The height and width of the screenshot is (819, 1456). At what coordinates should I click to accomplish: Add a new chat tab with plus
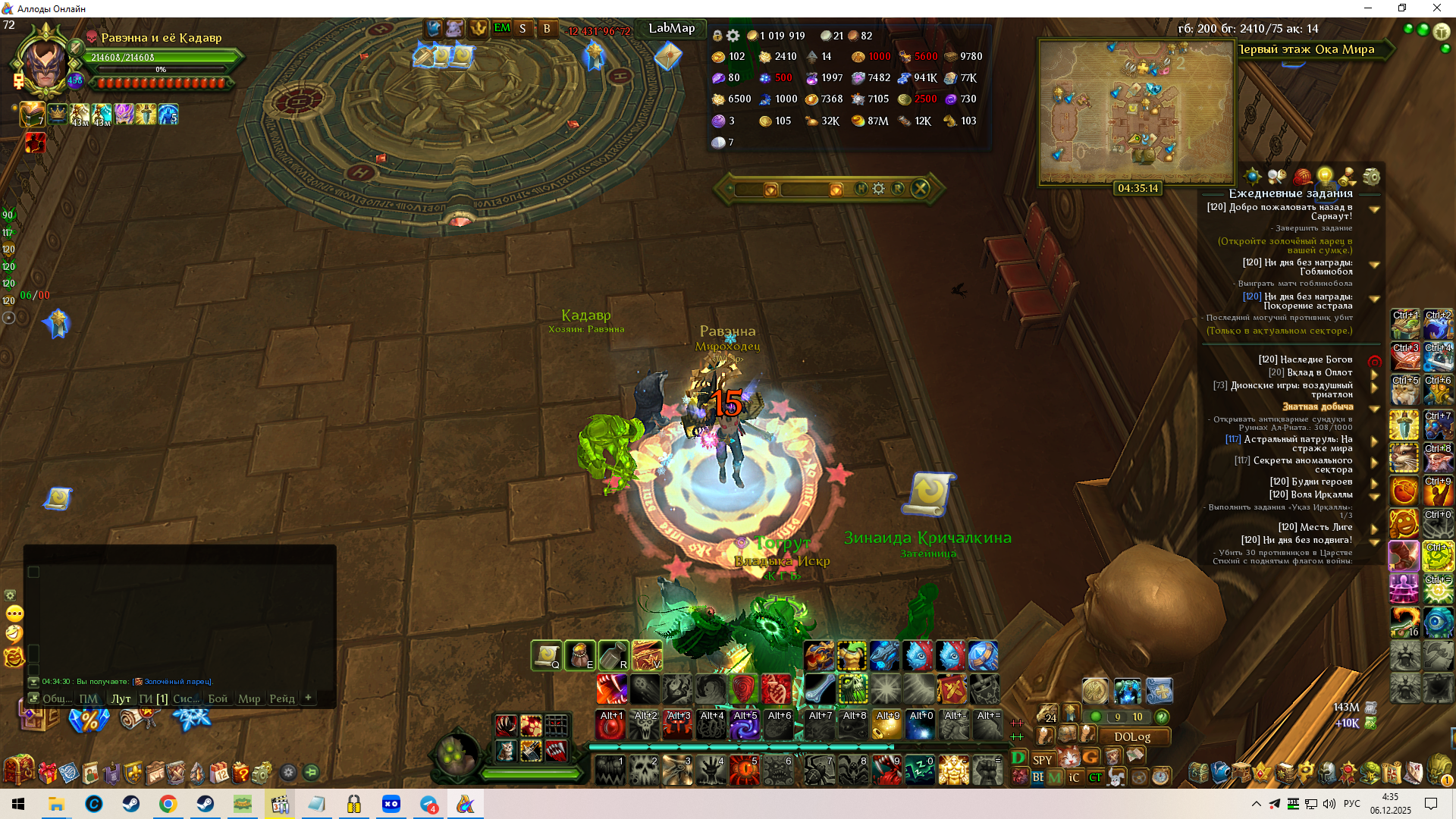tap(308, 698)
